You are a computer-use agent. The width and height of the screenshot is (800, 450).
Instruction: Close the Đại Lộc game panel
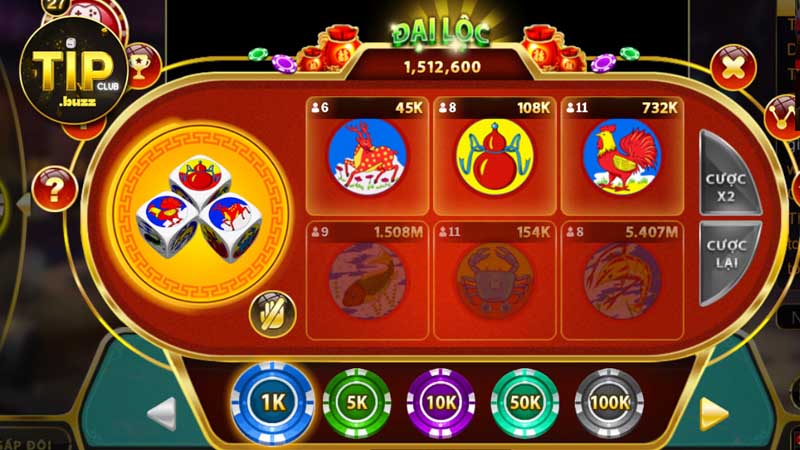tap(733, 68)
